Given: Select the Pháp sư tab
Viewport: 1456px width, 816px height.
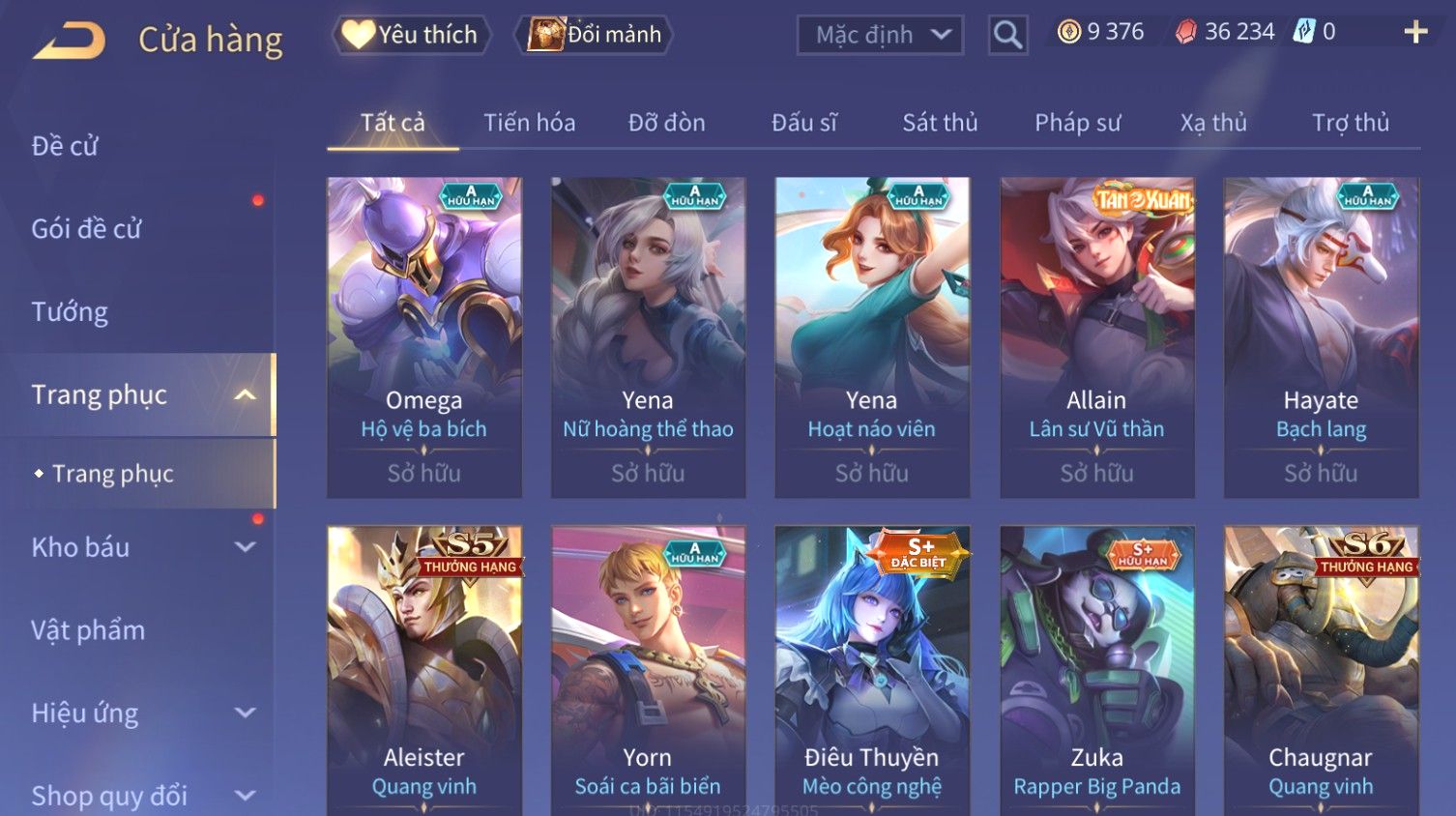Looking at the screenshot, I should [x=1077, y=123].
